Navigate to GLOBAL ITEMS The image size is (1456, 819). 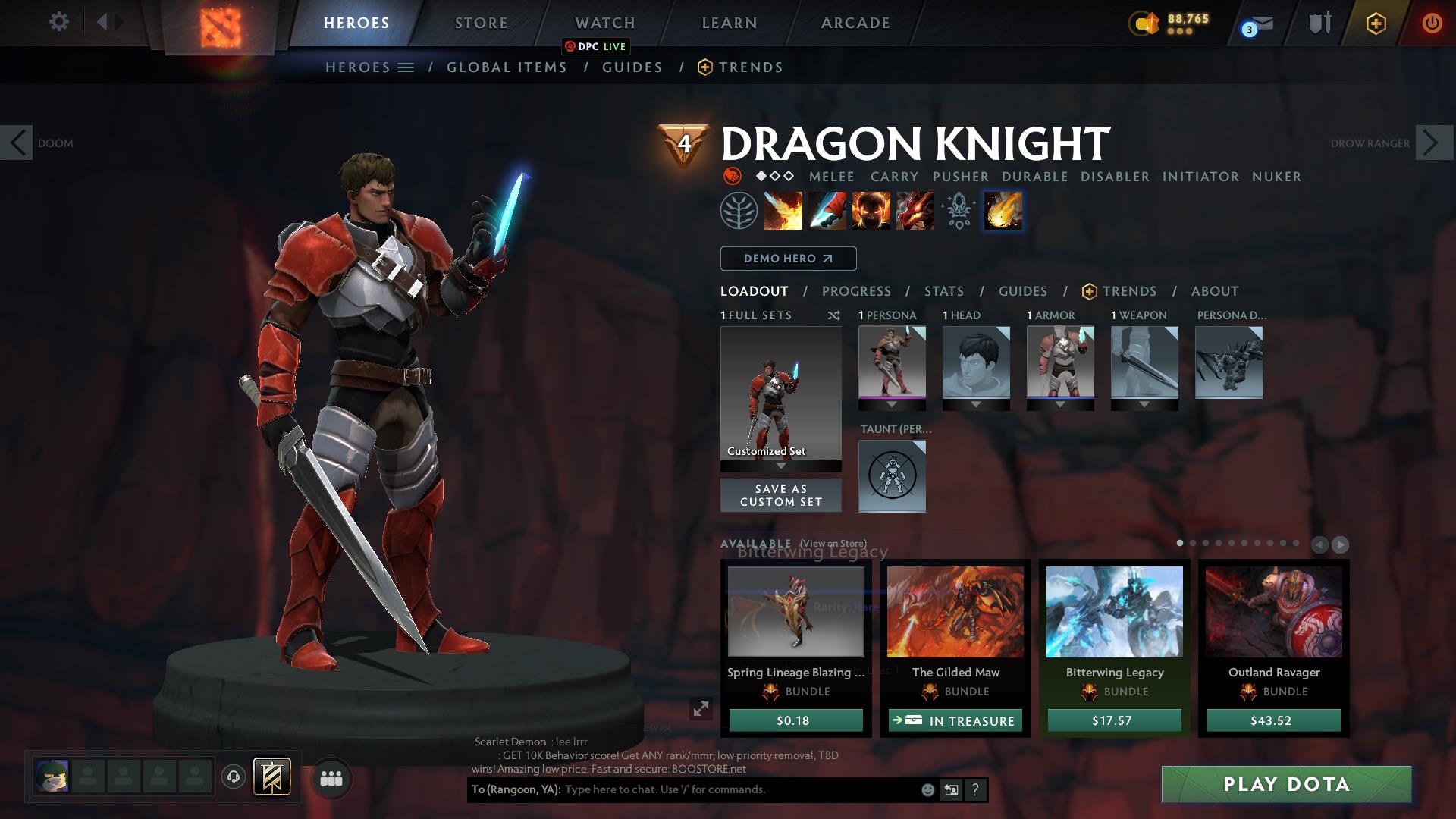click(x=507, y=67)
